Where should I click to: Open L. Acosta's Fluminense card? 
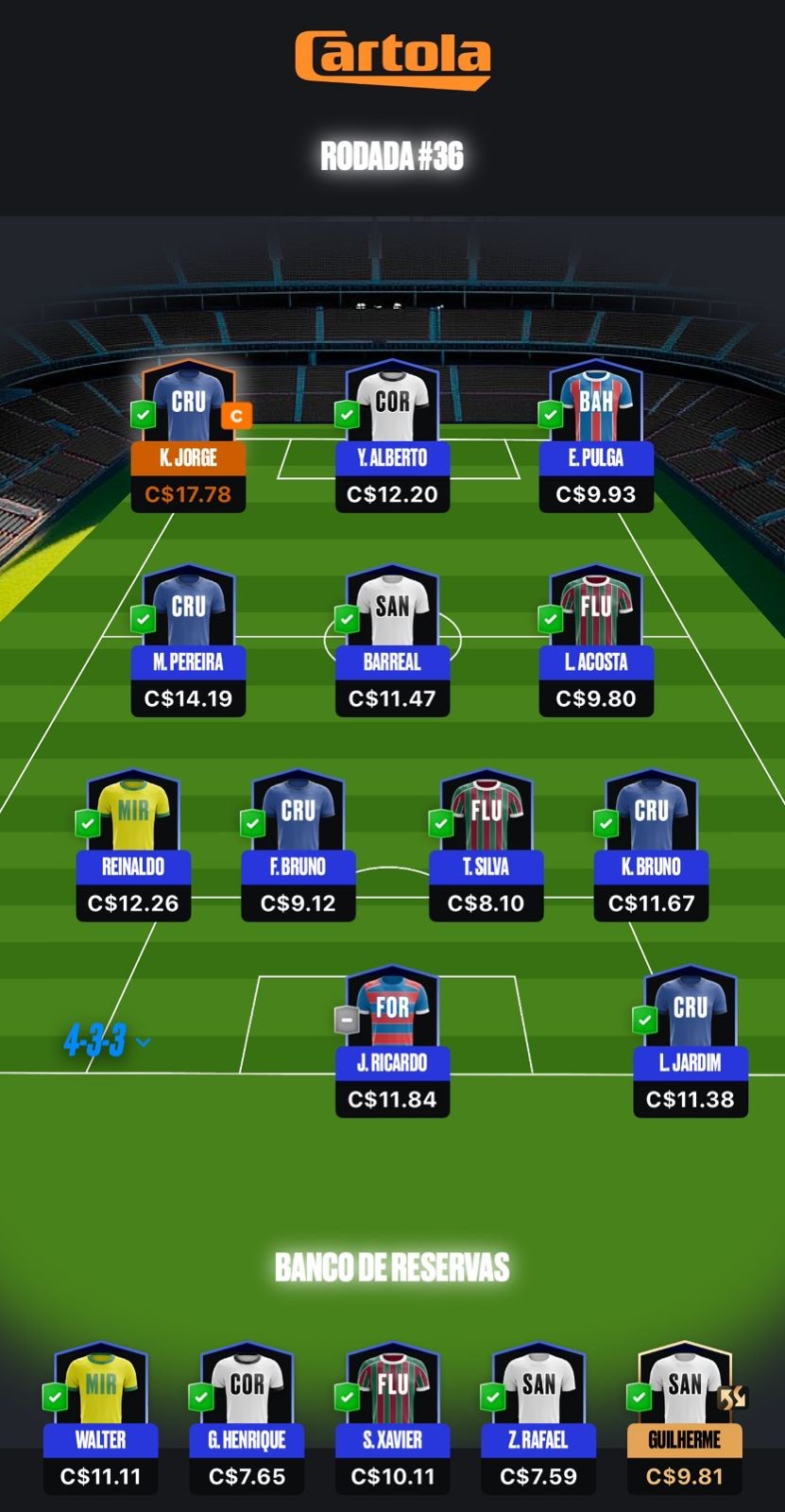click(x=596, y=642)
